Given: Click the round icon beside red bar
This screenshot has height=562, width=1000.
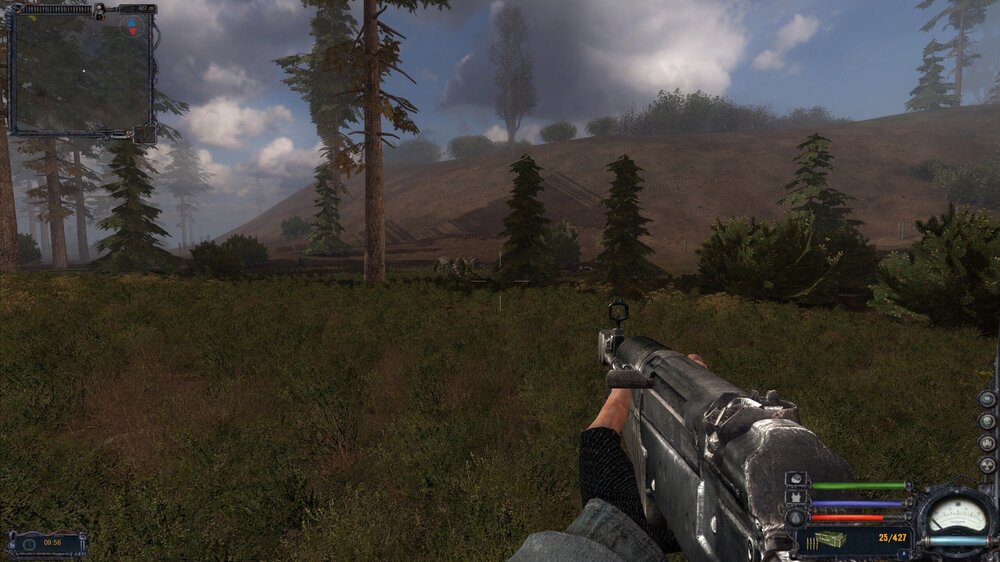Looking at the screenshot, I should point(796,517).
